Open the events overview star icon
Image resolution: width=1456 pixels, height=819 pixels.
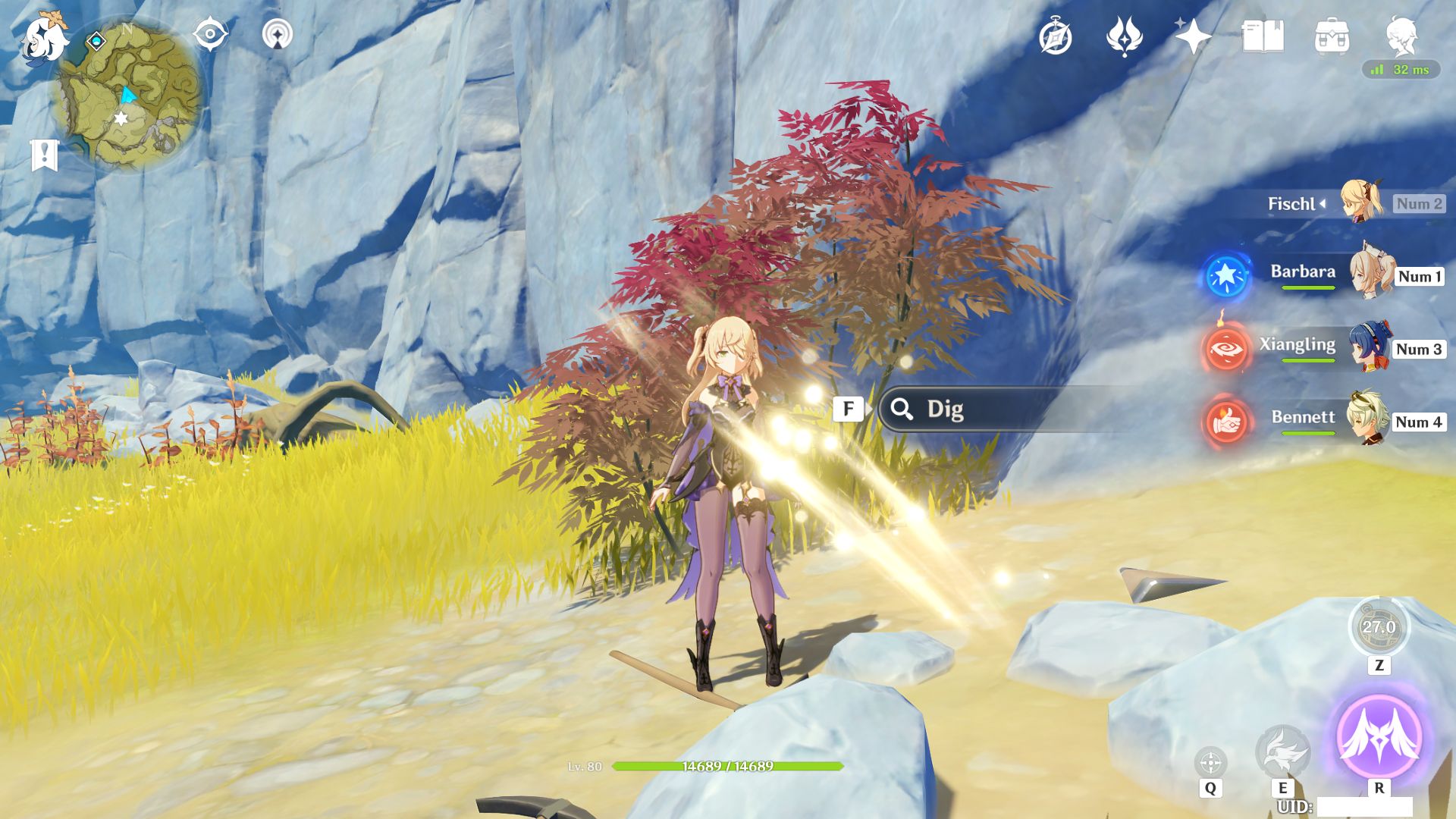[1191, 36]
